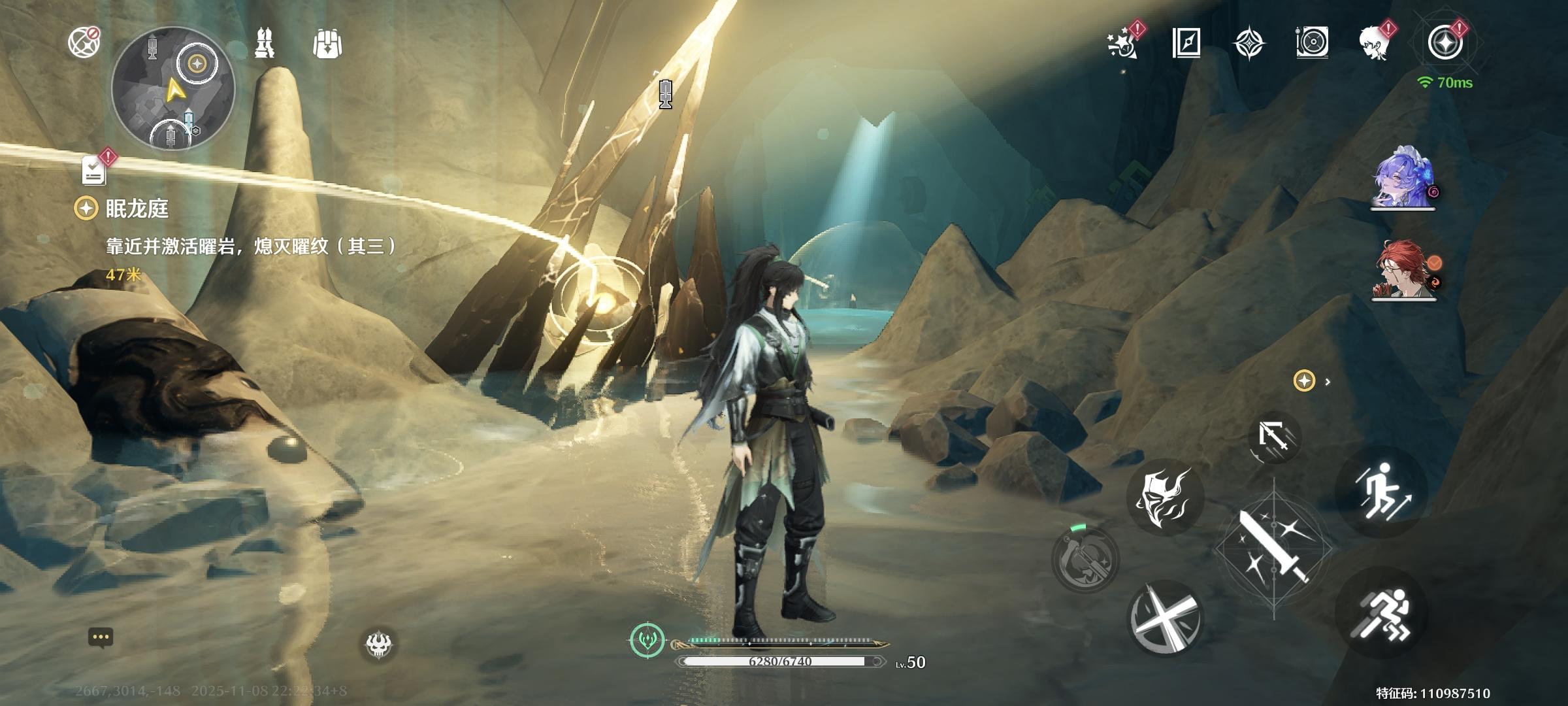1568x706 pixels.
Task: Tap the sprint dodge running button
Action: tap(1382, 614)
